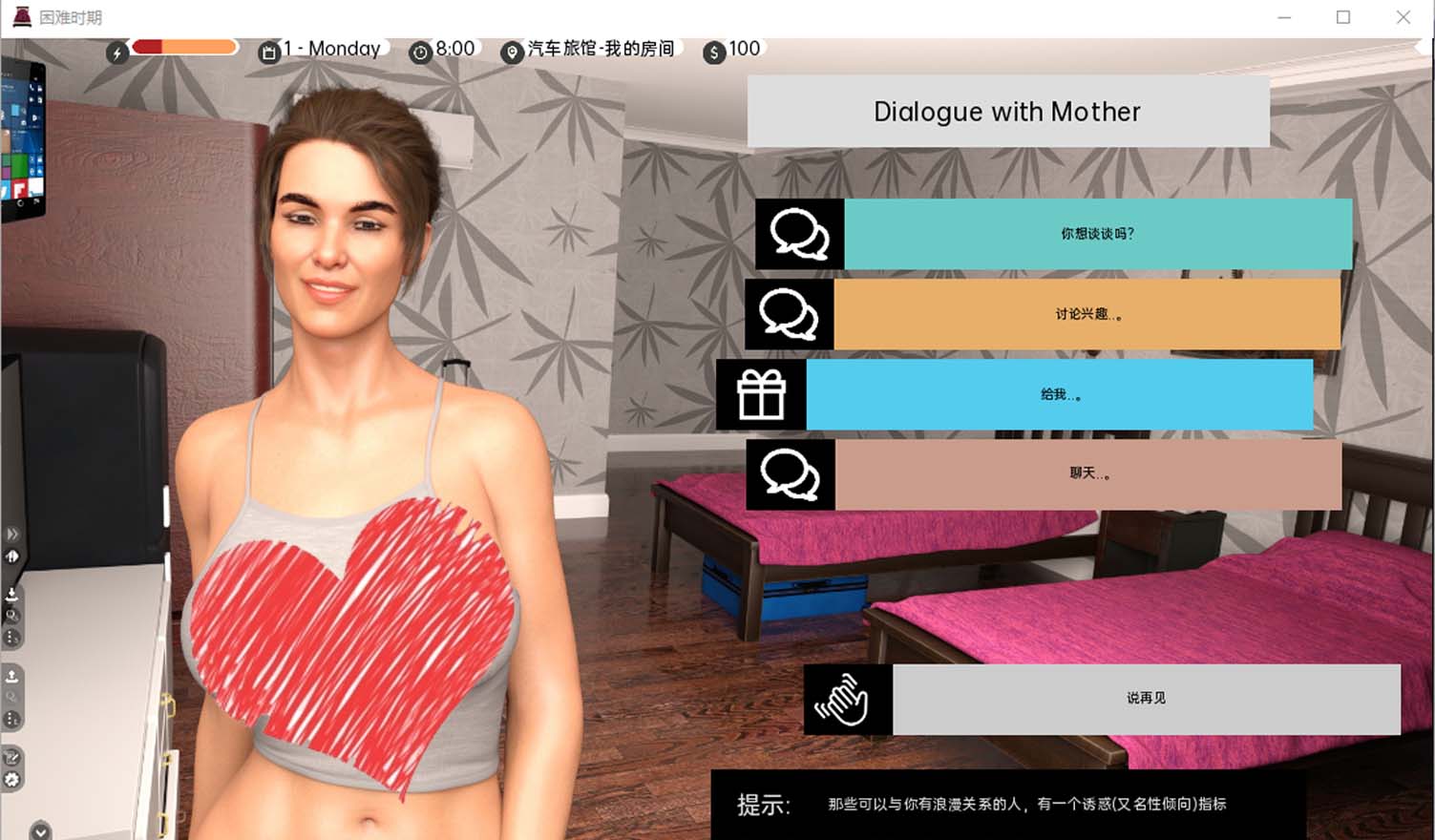Click the red-orange energy progress bar
The image size is (1435, 840).
(x=183, y=46)
